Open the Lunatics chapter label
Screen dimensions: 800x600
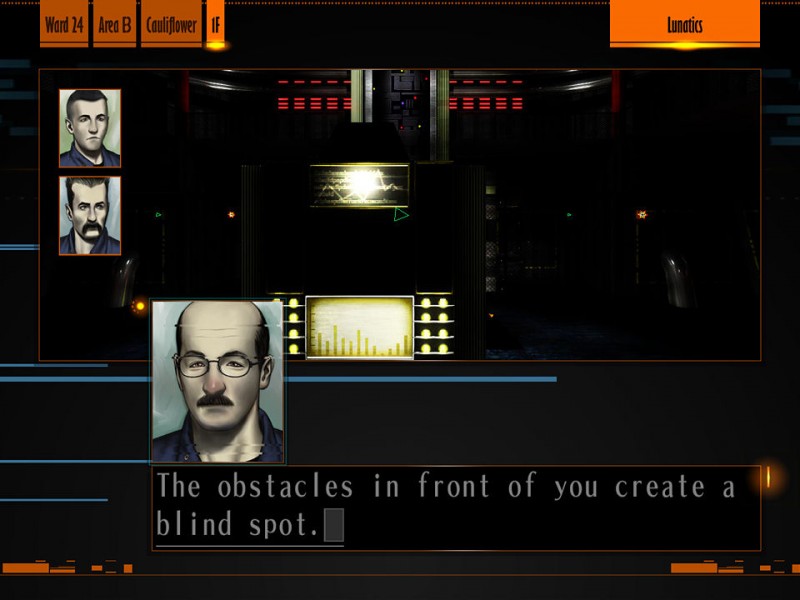(x=684, y=25)
